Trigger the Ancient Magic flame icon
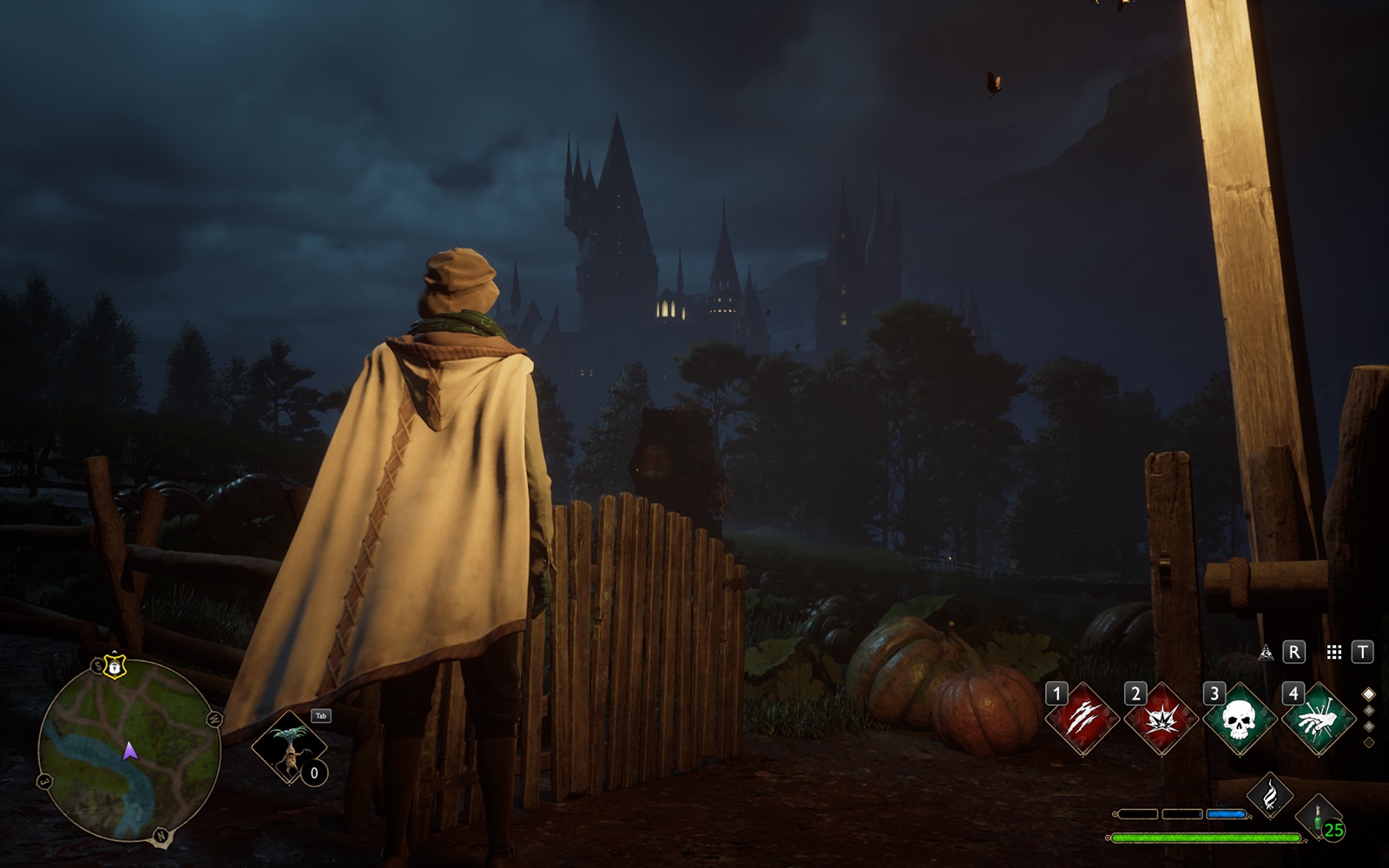The image size is (1389, 868). [x=1269, y=795]
